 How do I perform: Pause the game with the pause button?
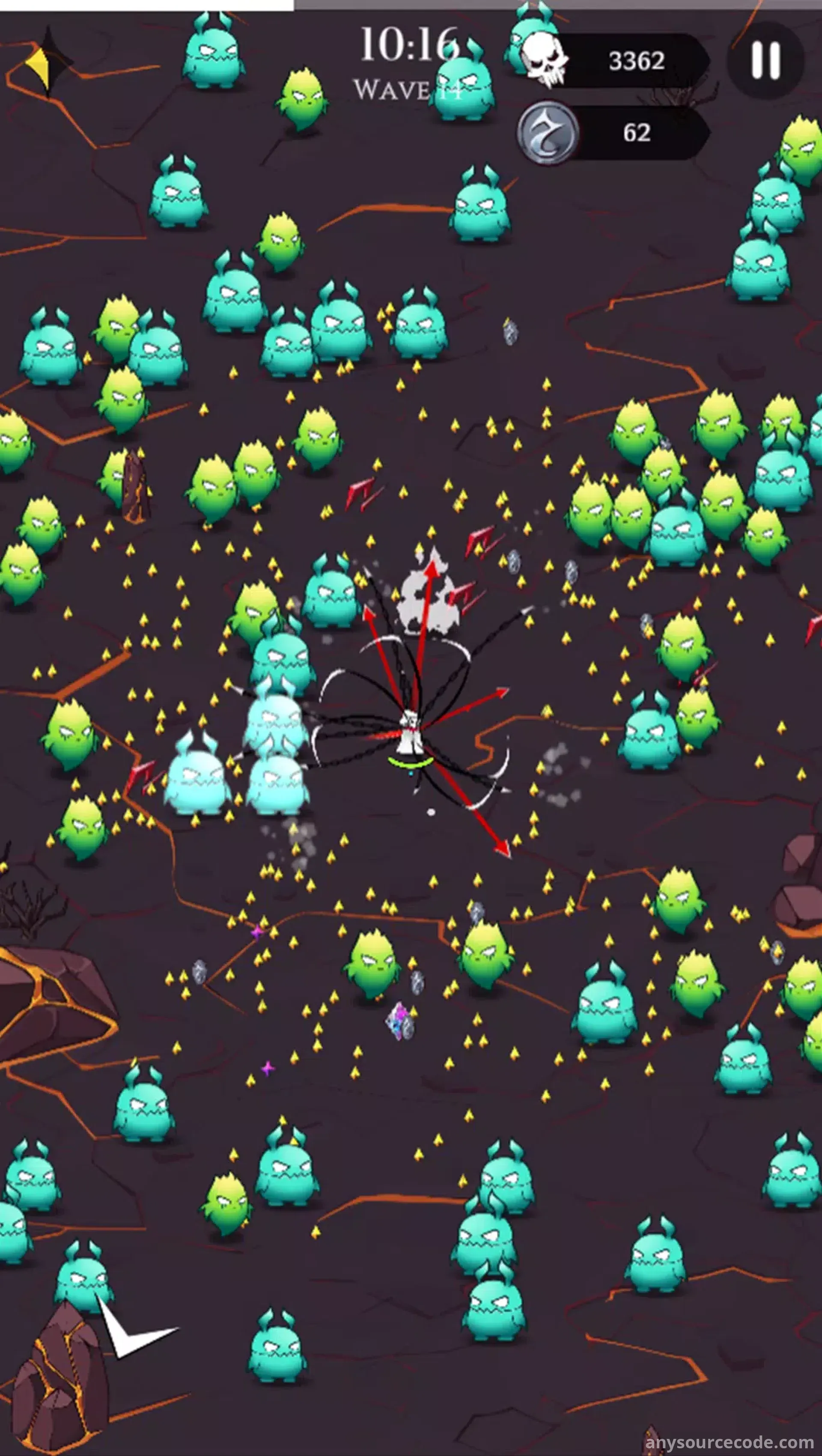765,60
